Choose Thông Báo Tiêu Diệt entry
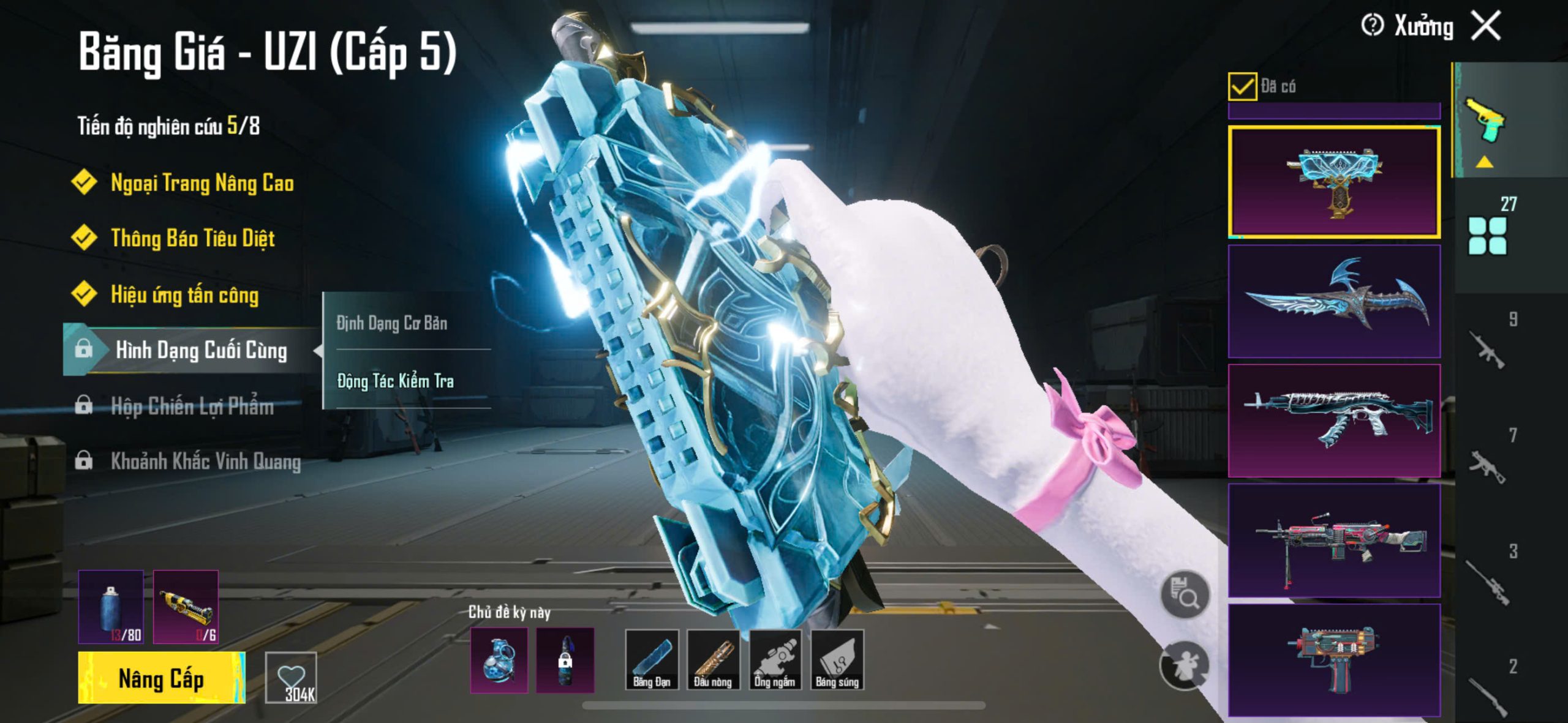 (x=192, y=238)
